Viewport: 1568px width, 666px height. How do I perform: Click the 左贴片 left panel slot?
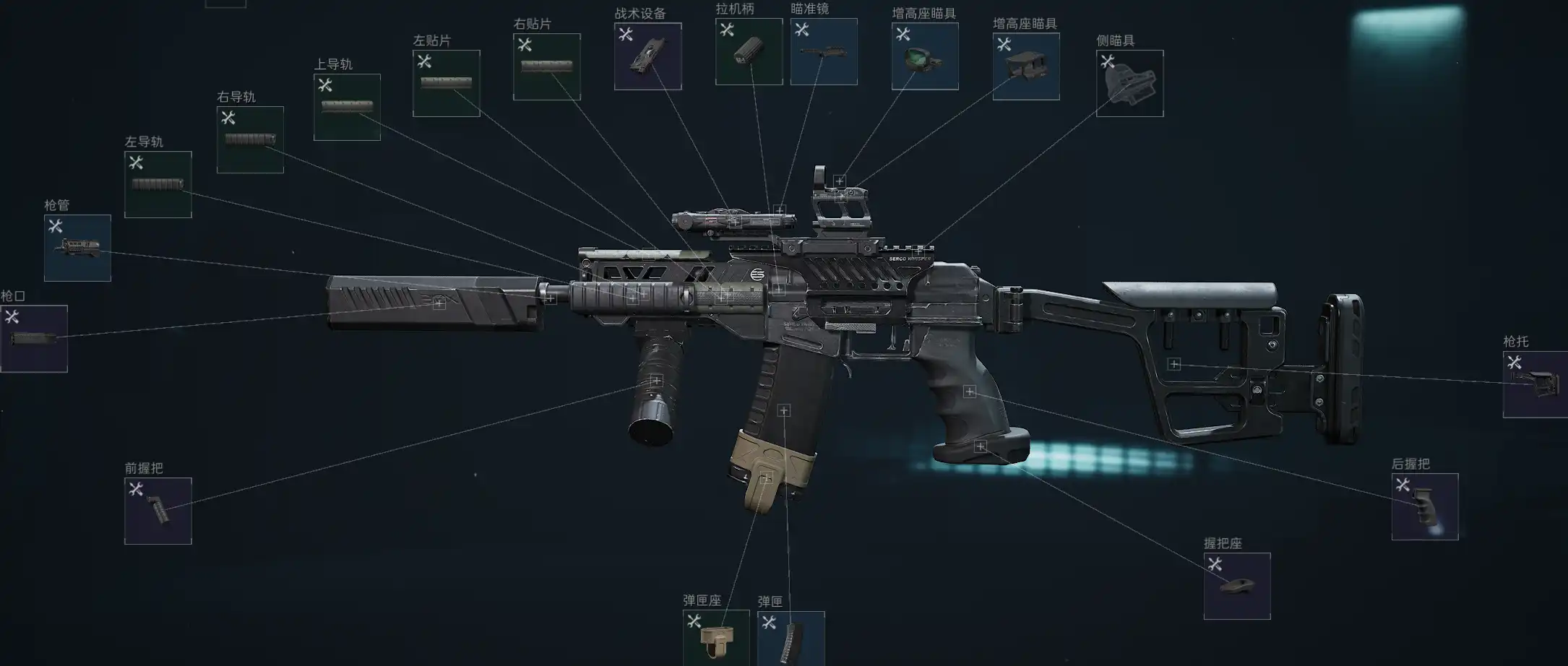[x=446, y=83]
